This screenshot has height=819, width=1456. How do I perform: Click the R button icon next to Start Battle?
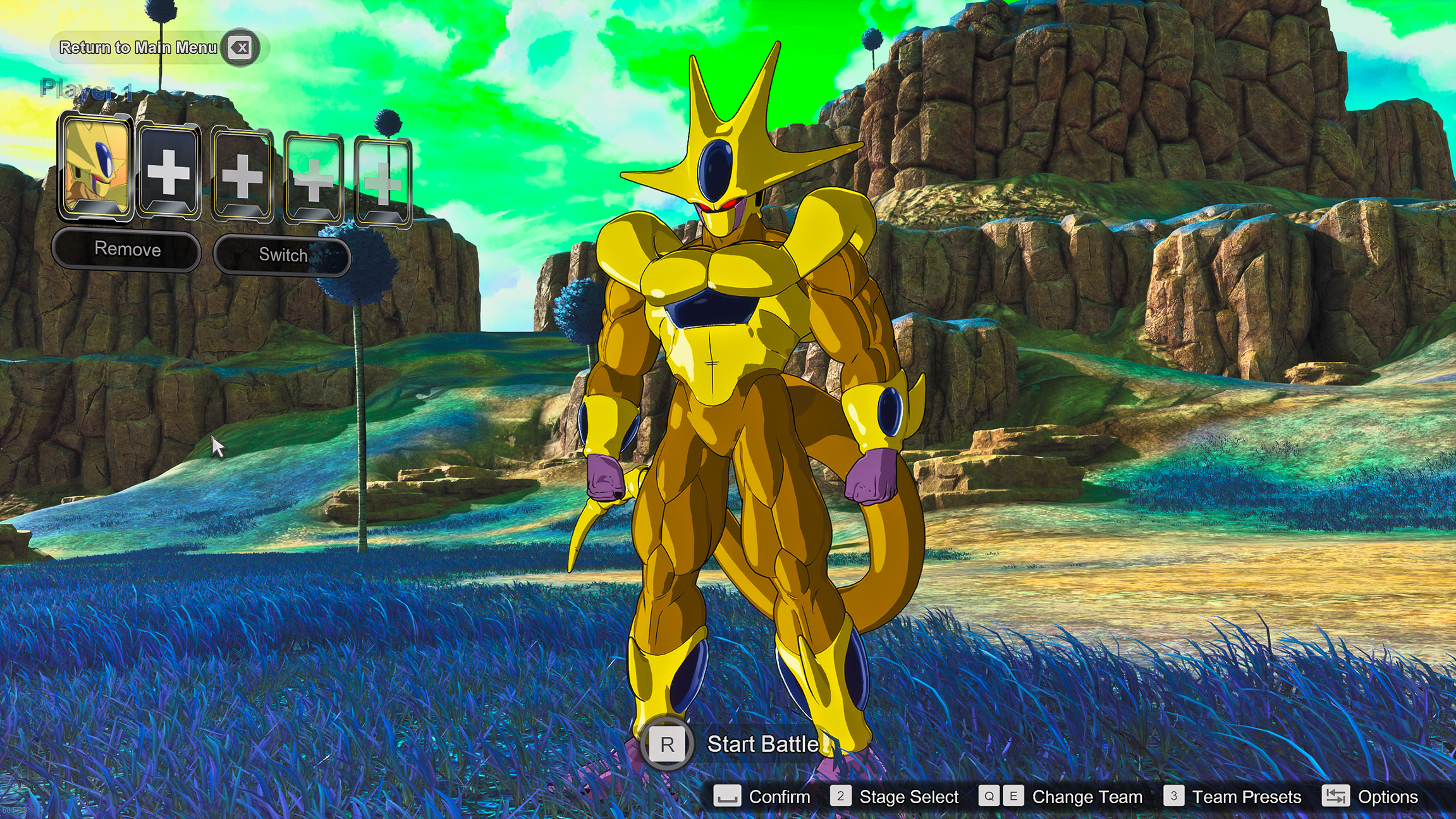pos(668,744)
